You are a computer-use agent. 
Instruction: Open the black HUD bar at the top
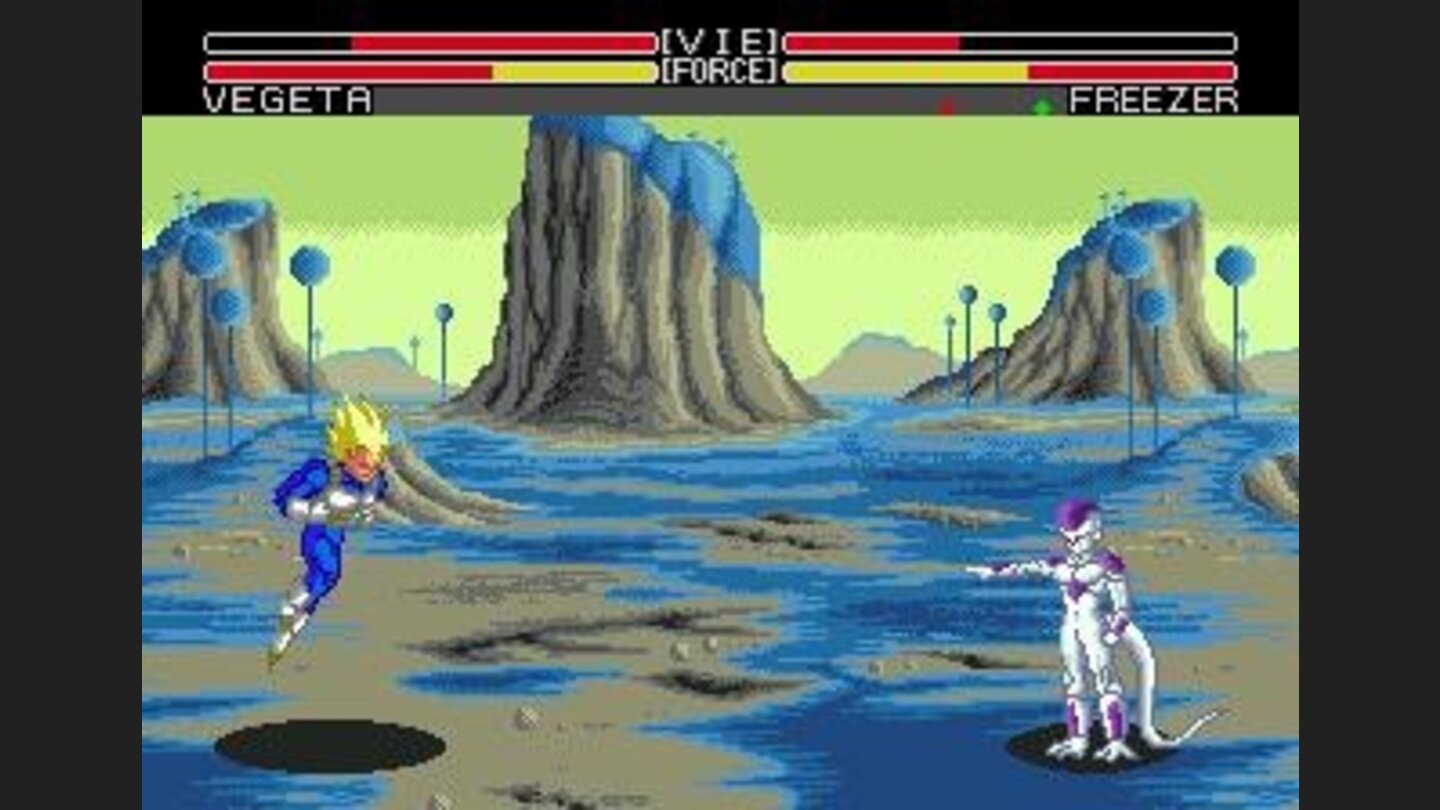pyautogui.click(x=720, y=15)
